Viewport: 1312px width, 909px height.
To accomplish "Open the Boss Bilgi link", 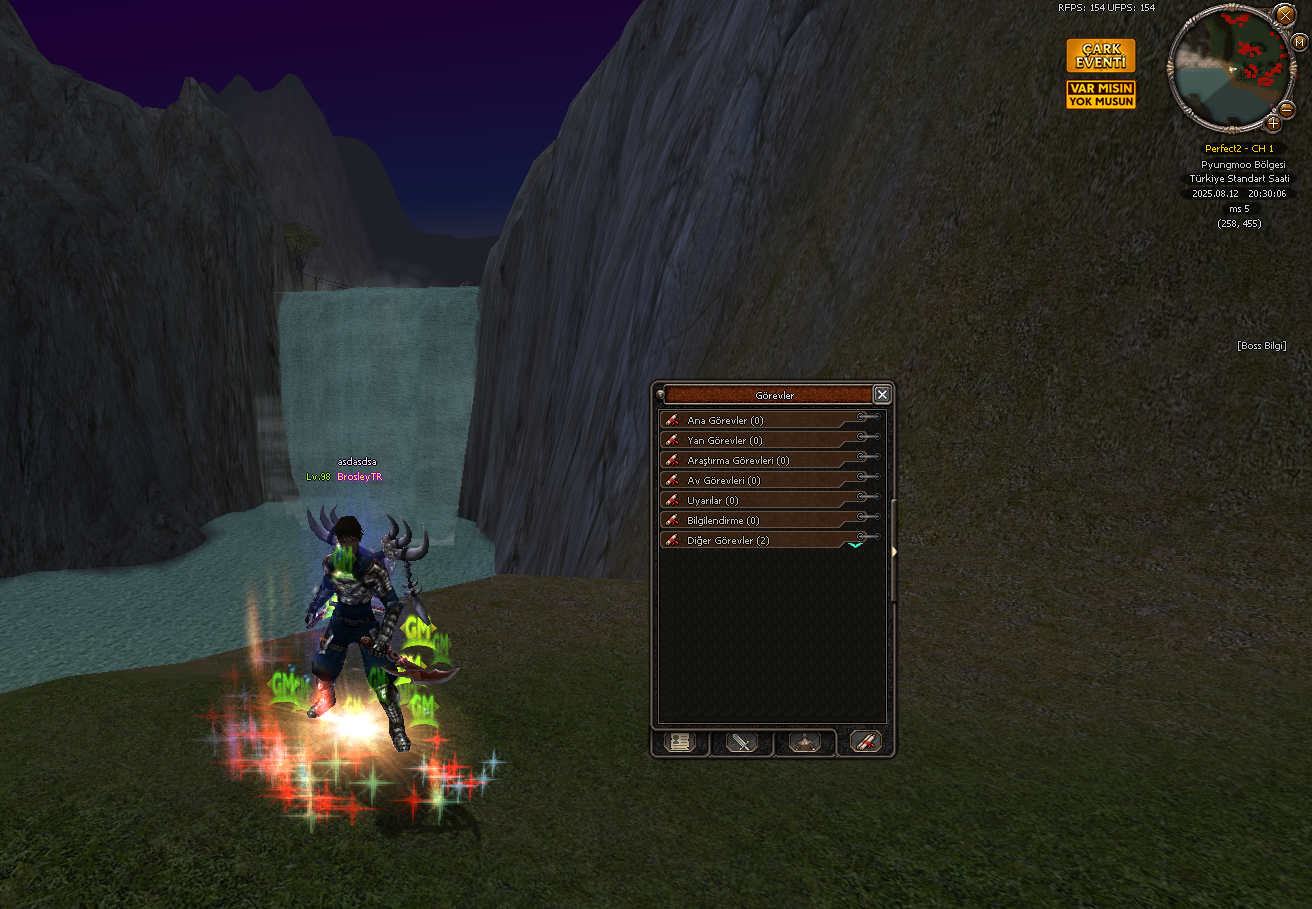I will 1262,346.
